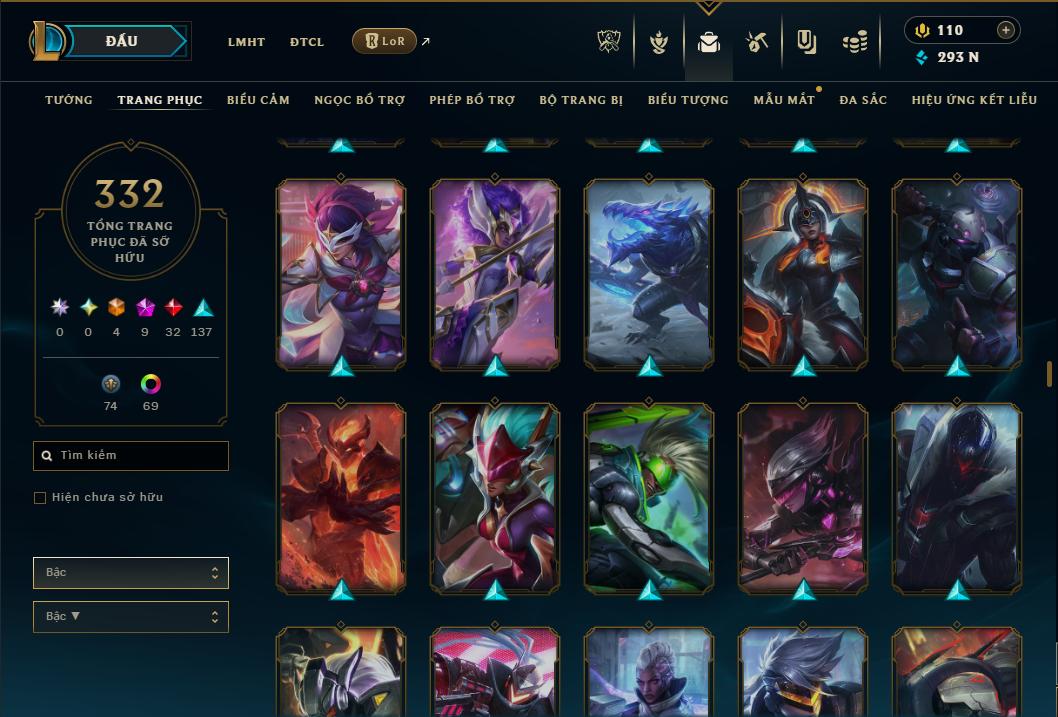Toggle the Hiện chưa sở hữu checkbox
Image resolution: width=1058 pixels, height=717 pixels.
click(x=40, y=498)
